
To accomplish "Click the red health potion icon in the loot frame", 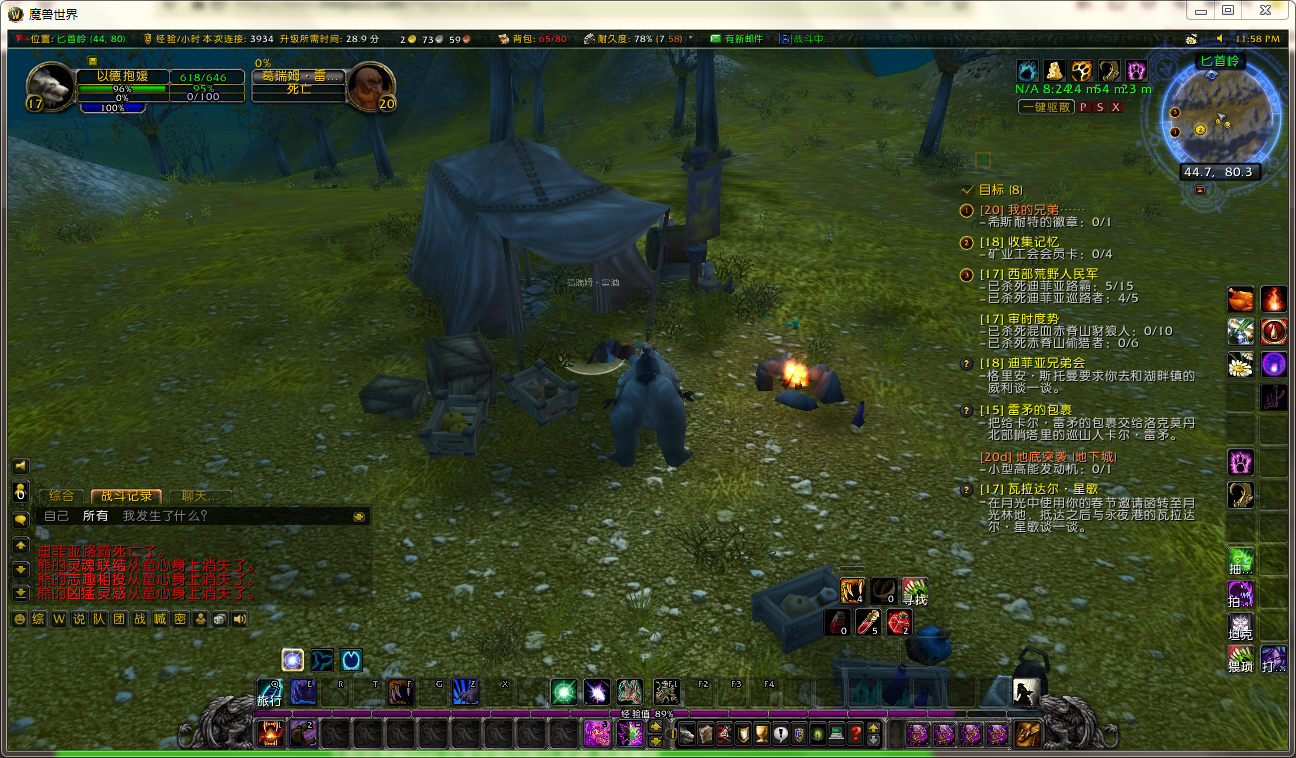I will [867, 622].
